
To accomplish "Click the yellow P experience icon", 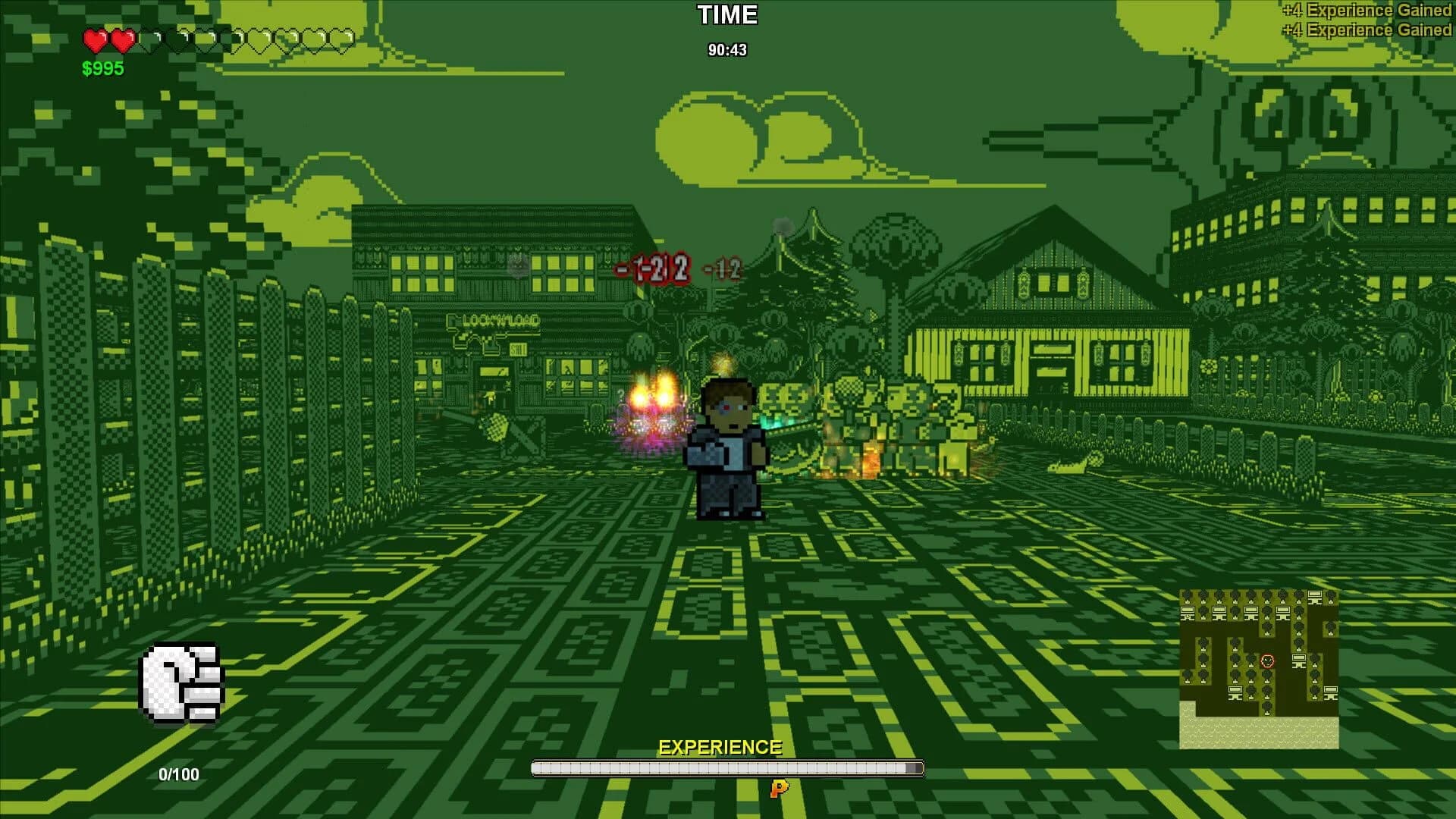I will click(x=777, y=789).
